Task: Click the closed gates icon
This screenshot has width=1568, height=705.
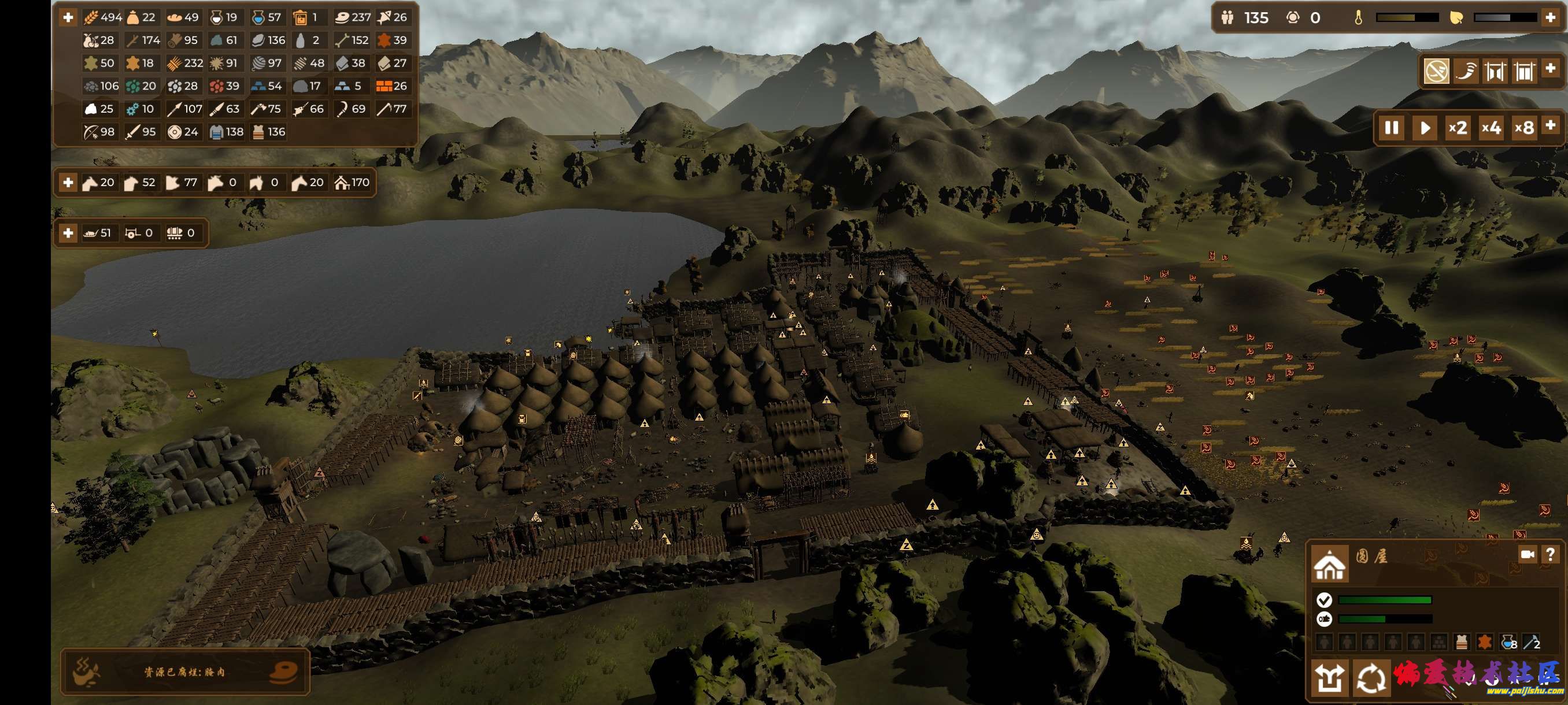Action: point(1524,72)
